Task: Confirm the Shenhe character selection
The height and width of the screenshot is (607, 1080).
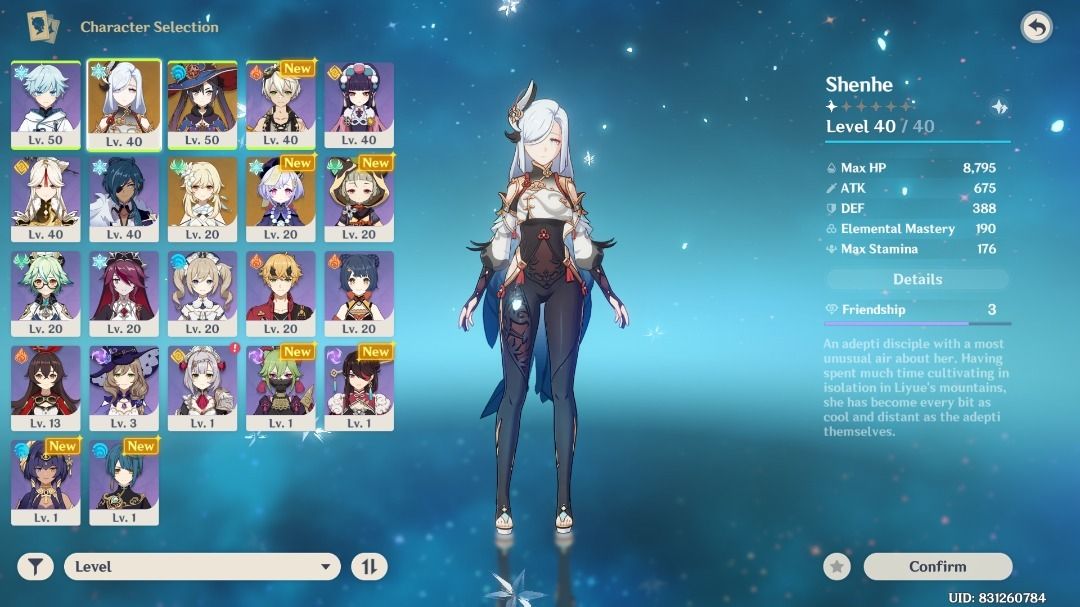Action: 937,566
